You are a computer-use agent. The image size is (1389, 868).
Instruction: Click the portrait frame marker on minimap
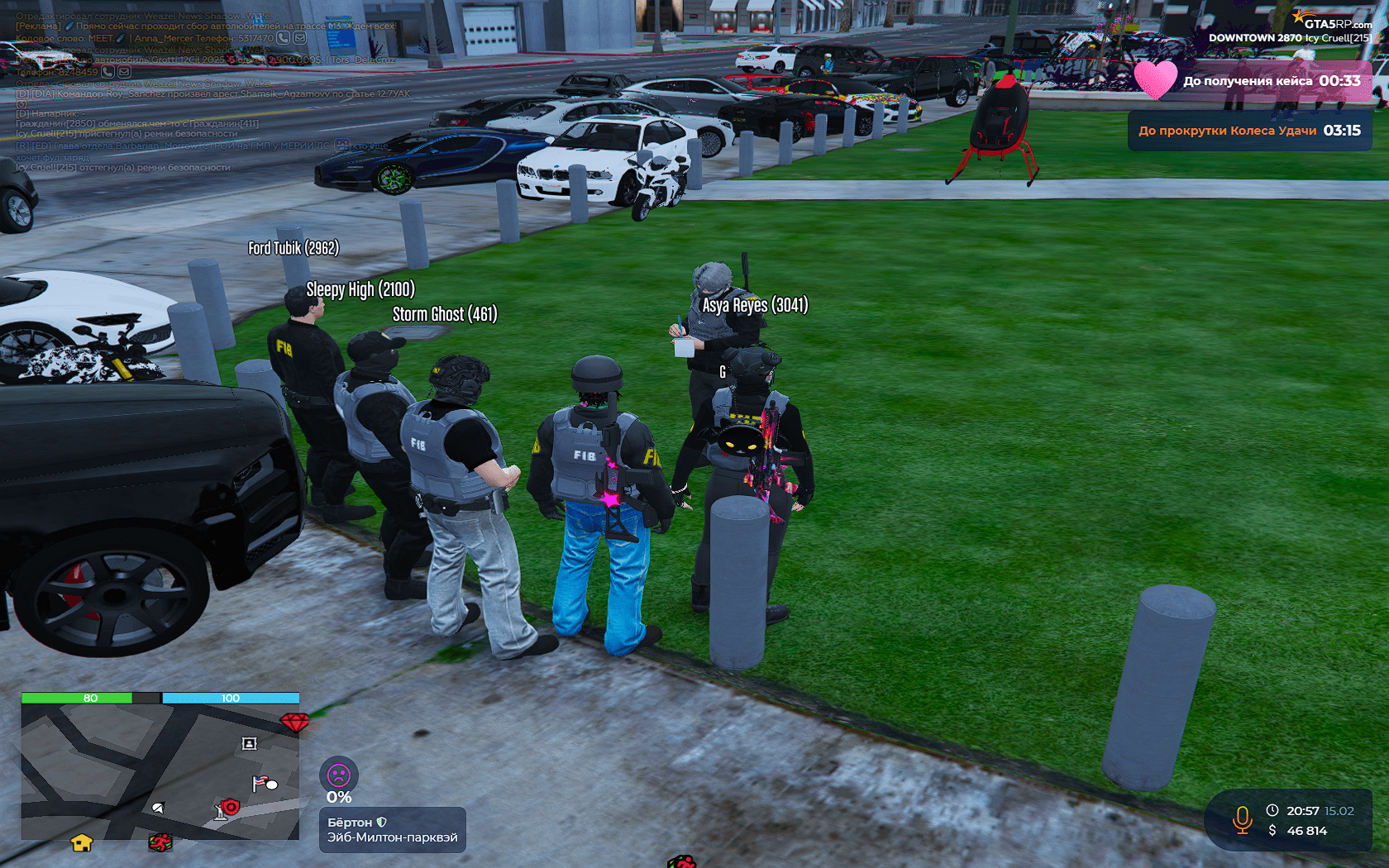coord(249,743)
